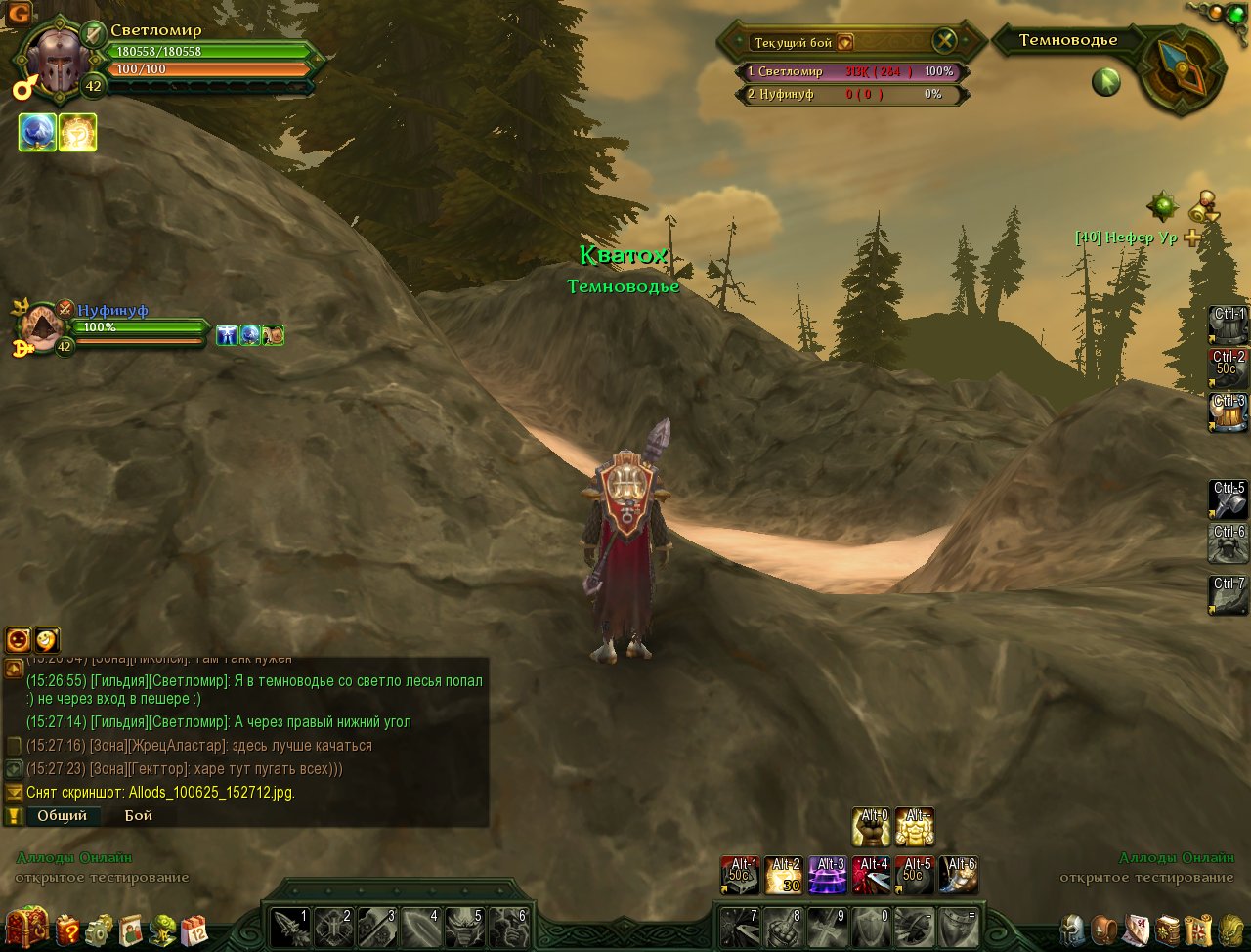Activate the ability in slot 1
The image size is (1251, 952).
point(290,927)
